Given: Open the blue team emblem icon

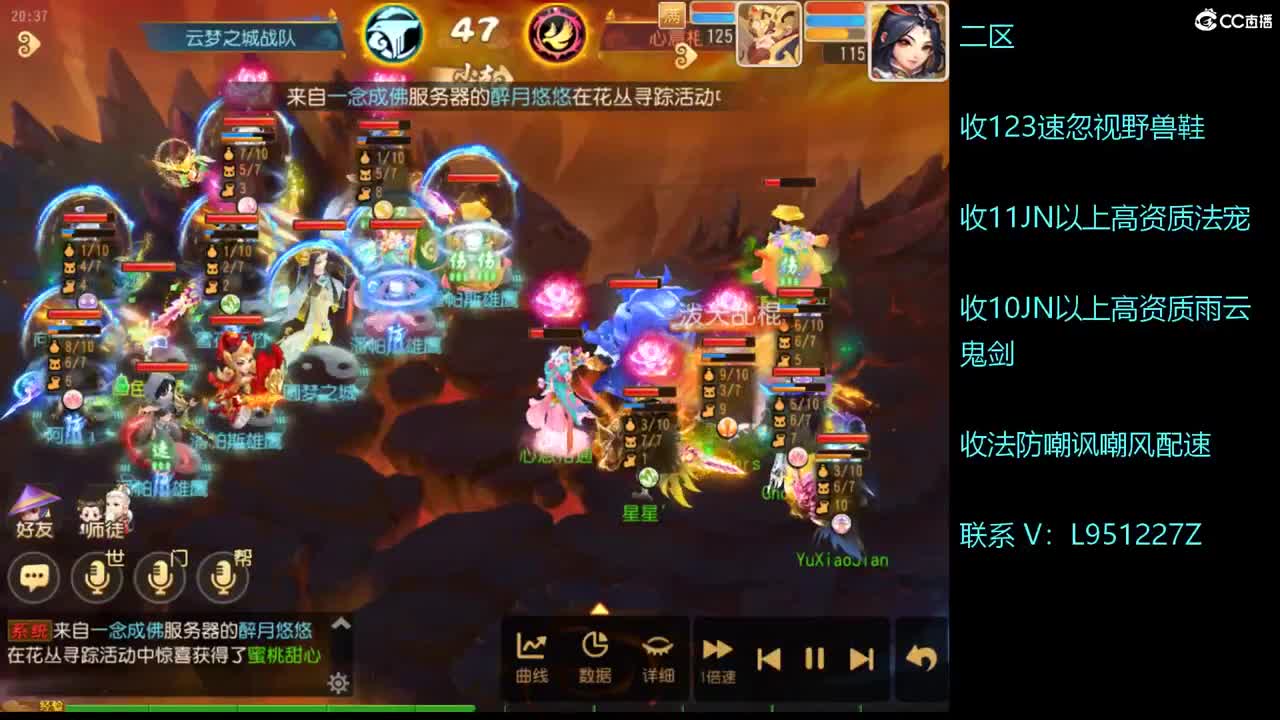Looking at the screenshot, I should point(393,33).
